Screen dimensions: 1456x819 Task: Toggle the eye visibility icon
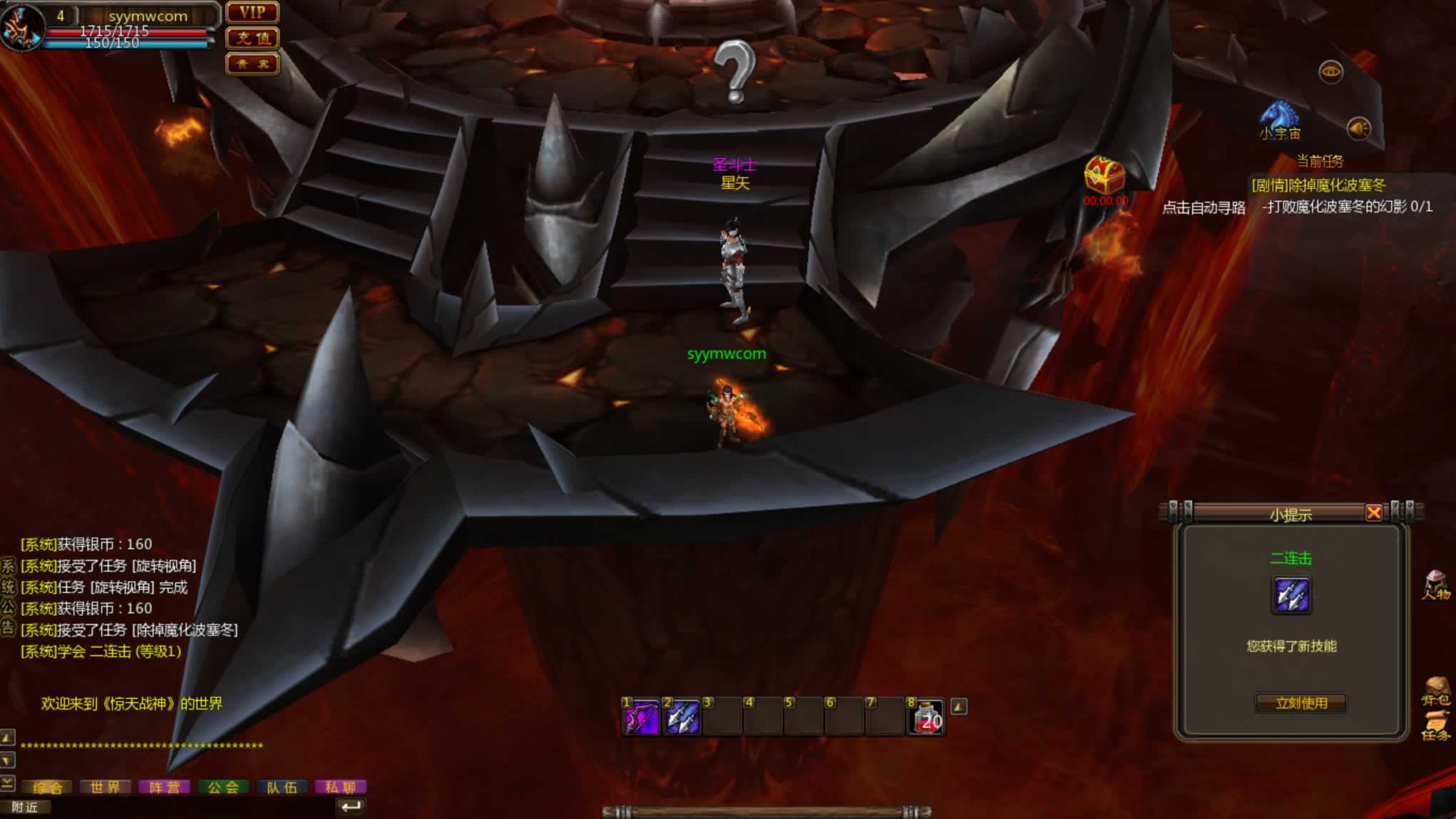[1331, 72]
